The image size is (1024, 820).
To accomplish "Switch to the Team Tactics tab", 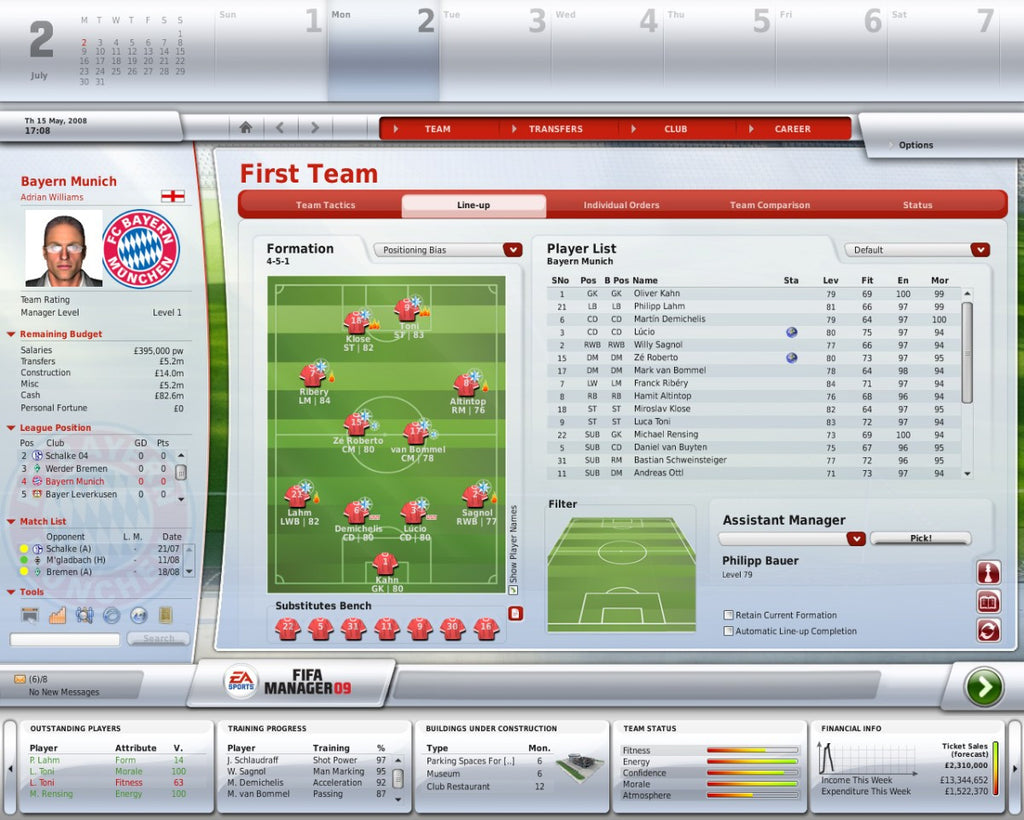I will [x=325, y=205].
